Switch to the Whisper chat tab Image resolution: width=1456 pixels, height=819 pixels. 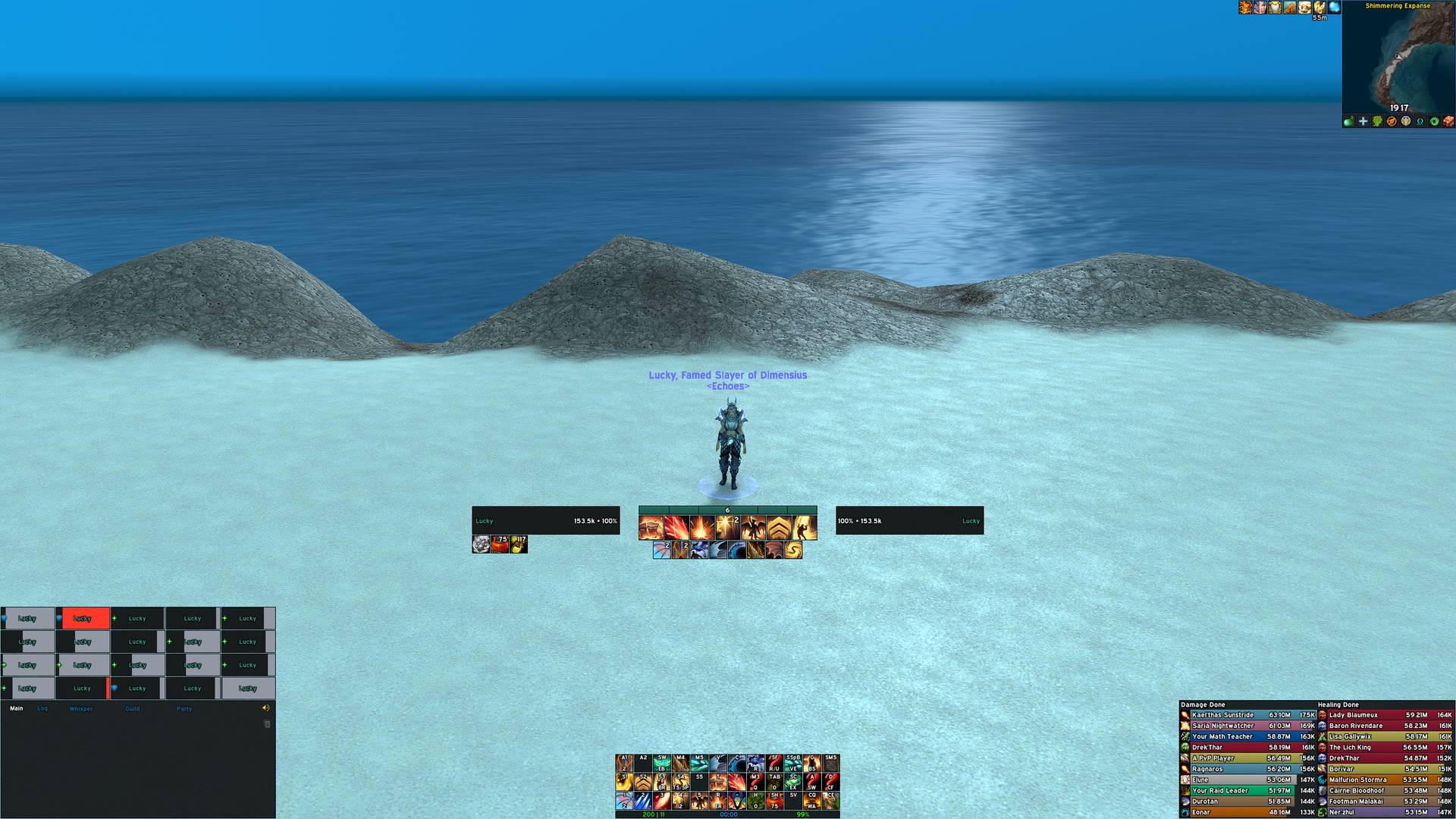(80, 709)
